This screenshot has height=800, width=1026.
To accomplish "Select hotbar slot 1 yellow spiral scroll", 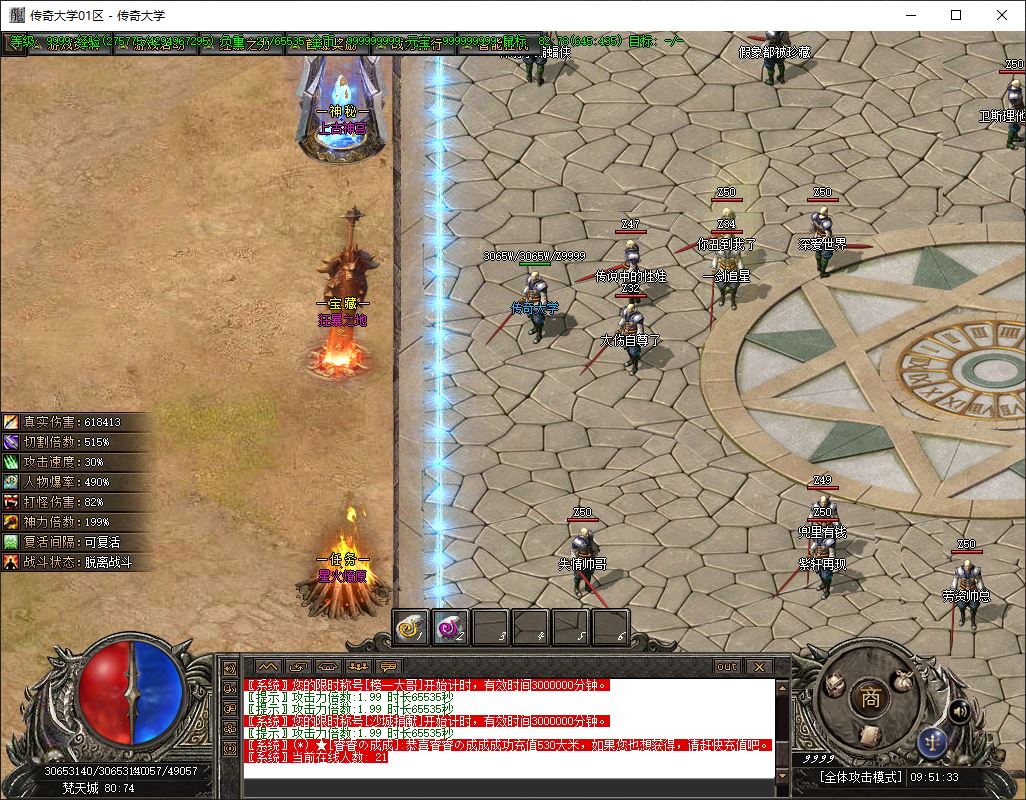I will 411,627.
